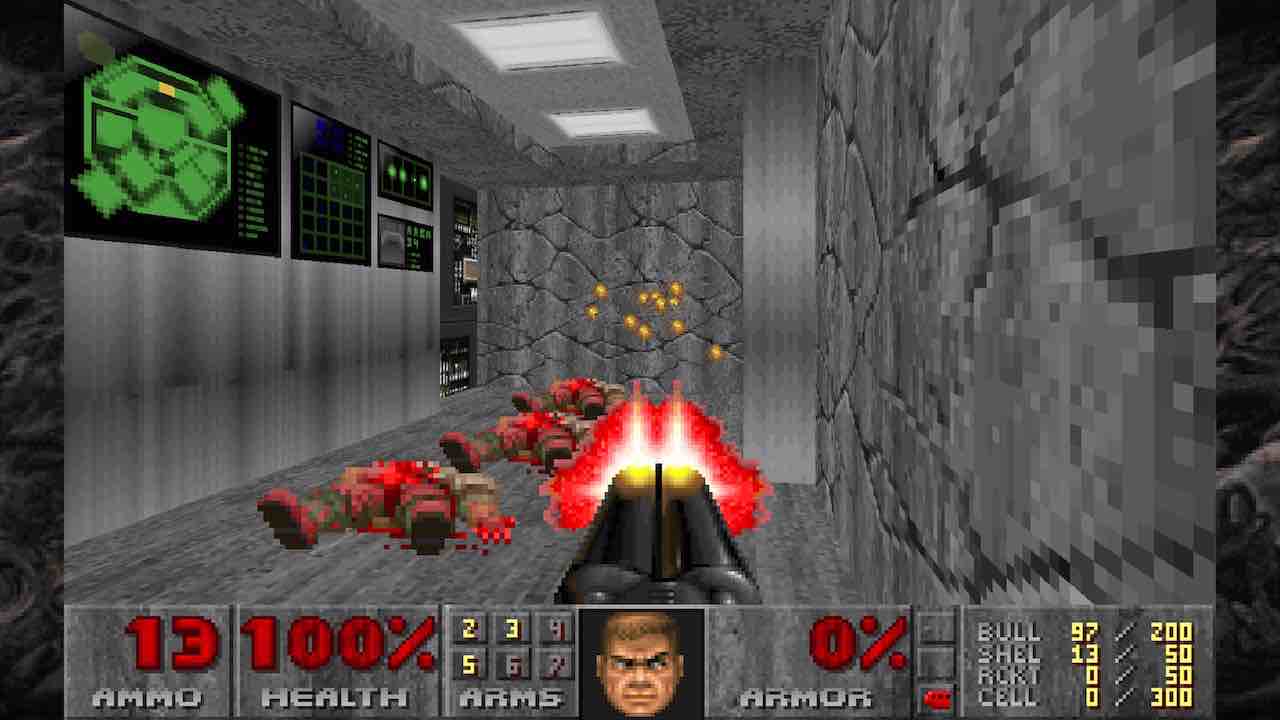This screenshot has width=1280, height=720.
Task: Click the red skull key indicator
Action: click(937, 693)
